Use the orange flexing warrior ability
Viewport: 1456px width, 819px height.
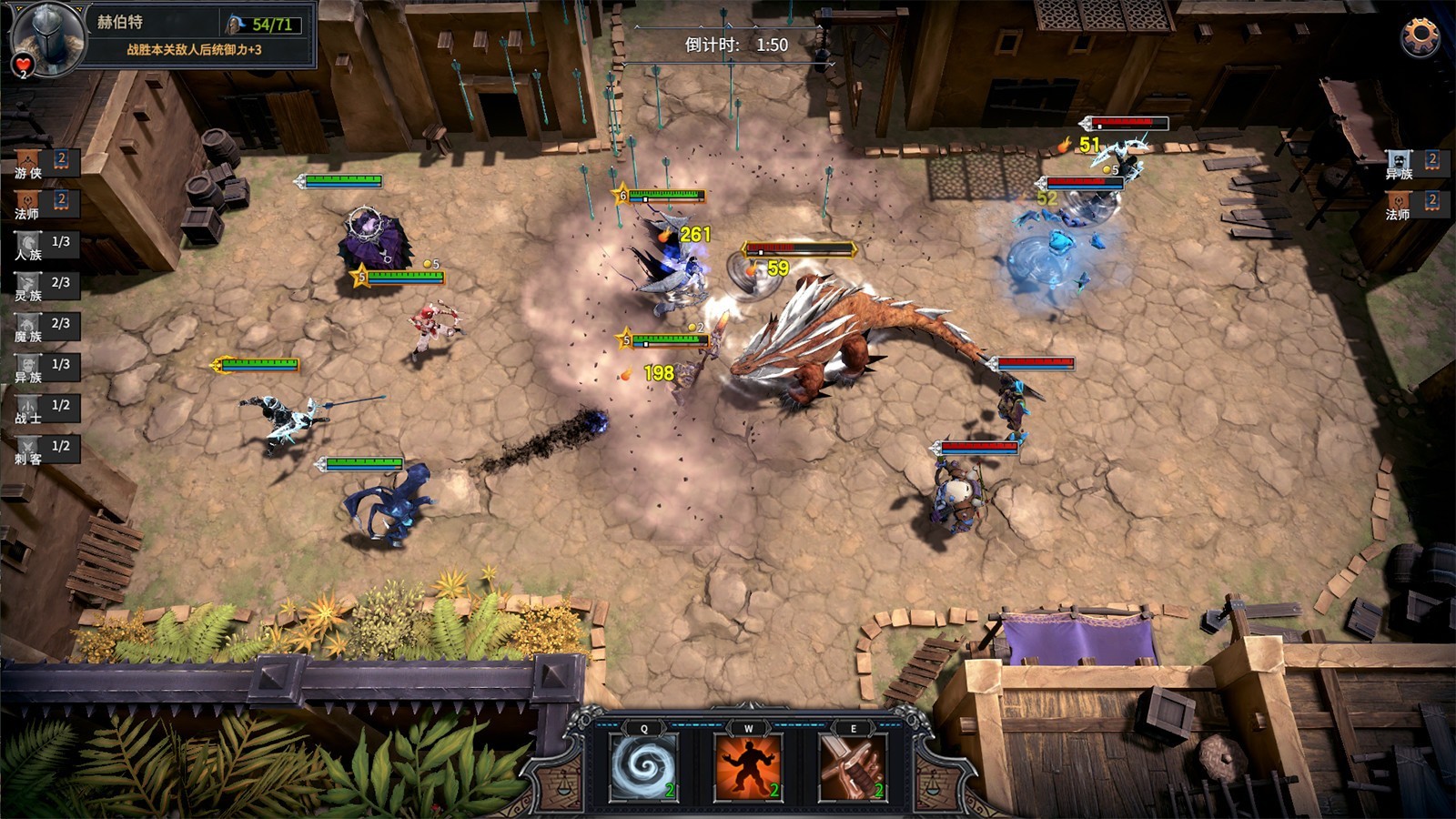pyautogui.click(x=748, y=767)
